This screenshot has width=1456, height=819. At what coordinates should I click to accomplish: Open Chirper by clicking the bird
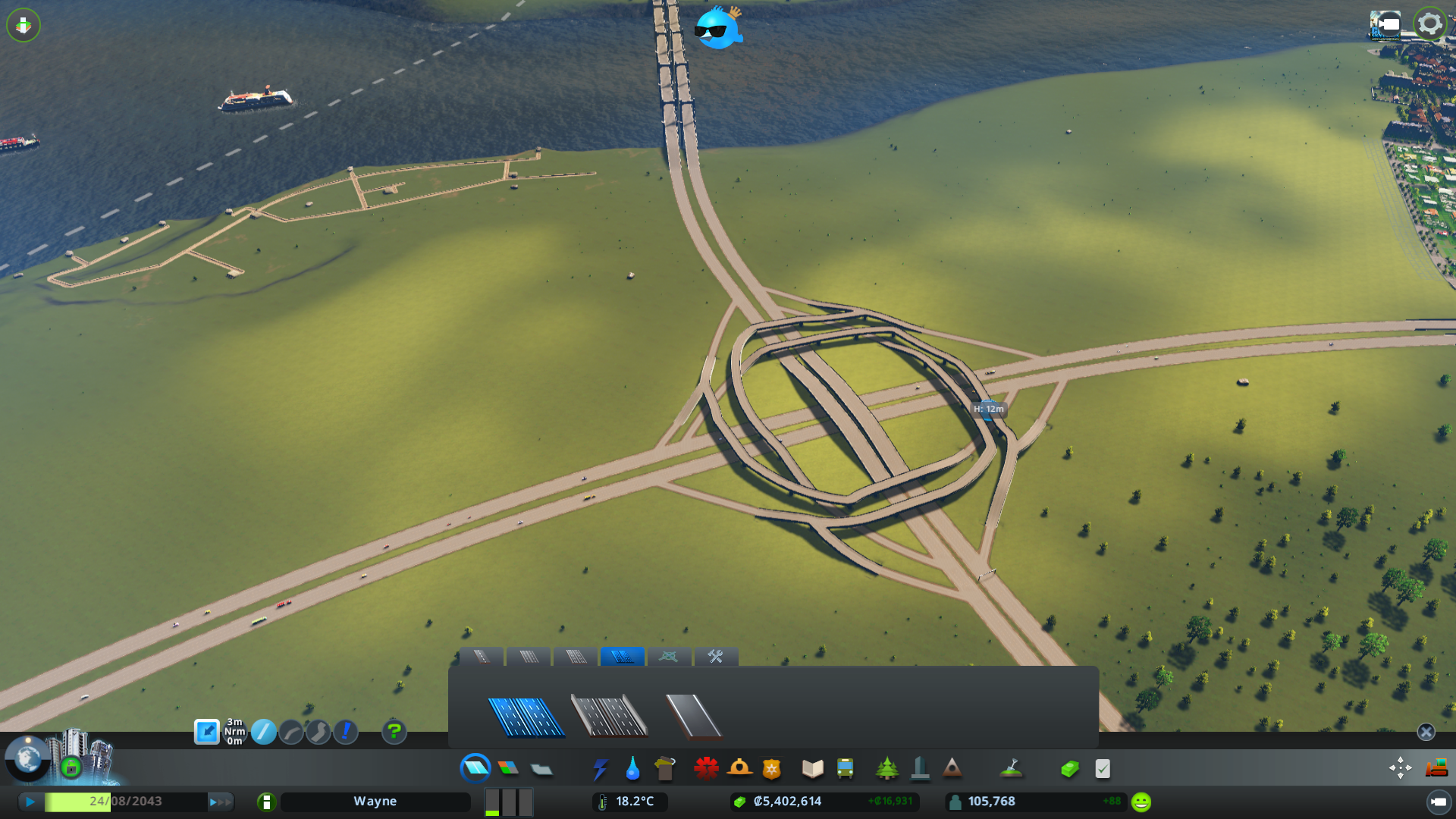(717, 29)
